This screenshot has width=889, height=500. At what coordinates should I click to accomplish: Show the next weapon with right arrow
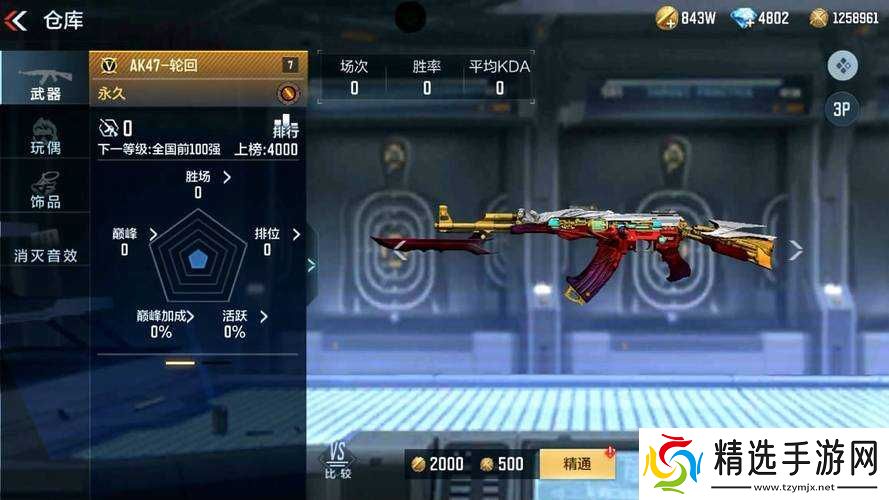coord(795,251)
